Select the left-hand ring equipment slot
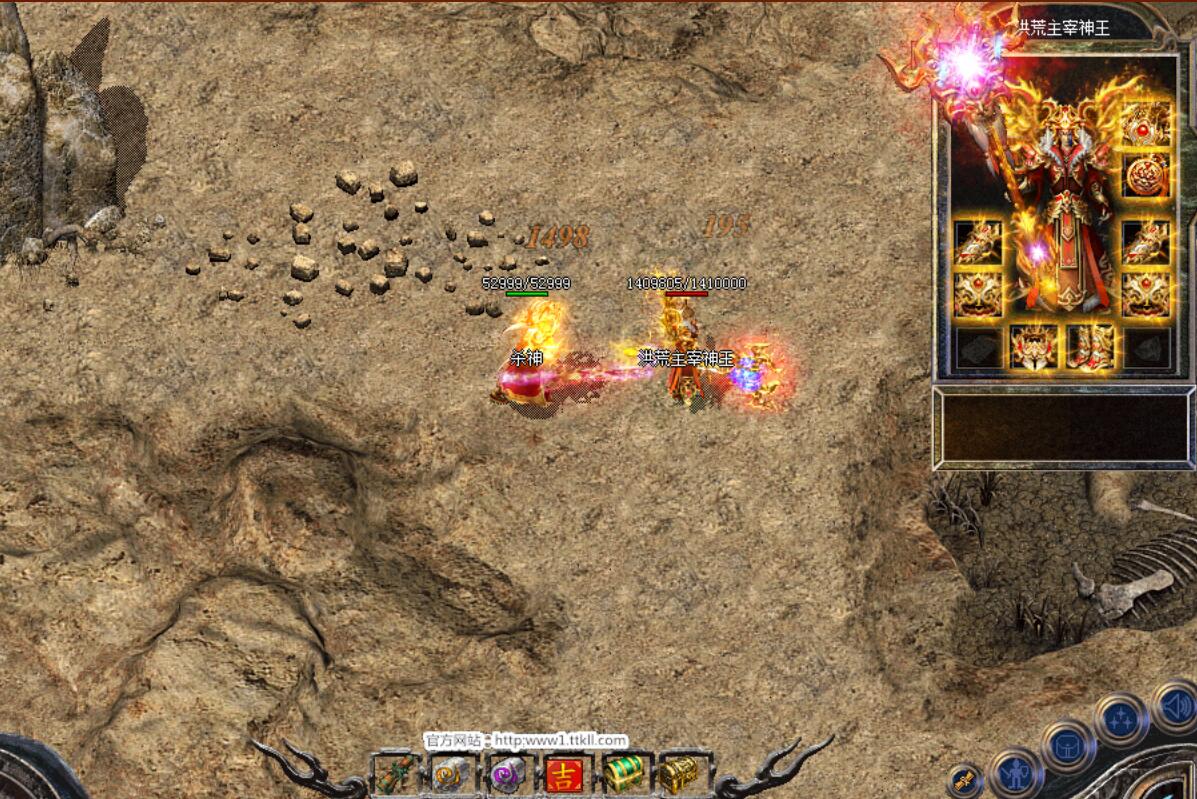This screenshot has width=1197, height=799. (978, 294)
